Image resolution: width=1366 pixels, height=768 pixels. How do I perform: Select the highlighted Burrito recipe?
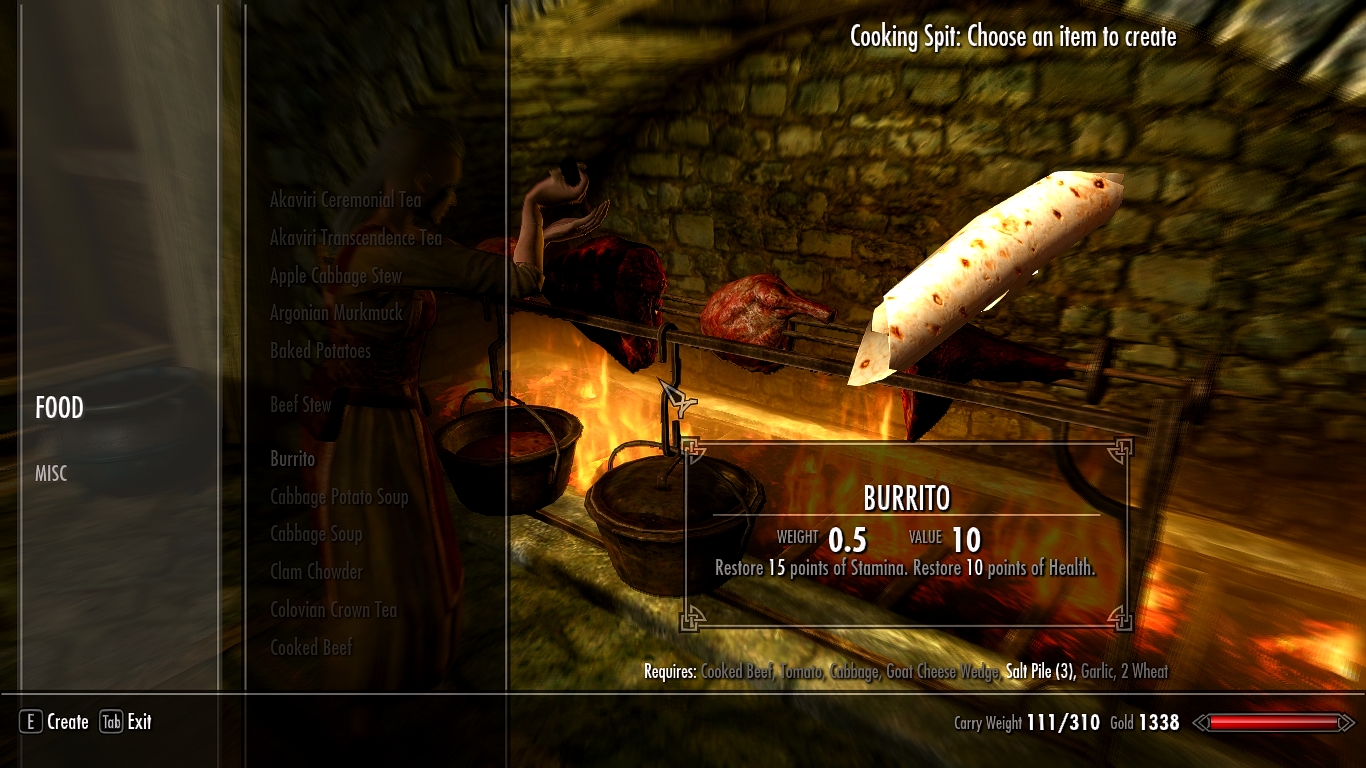(292, 459)
